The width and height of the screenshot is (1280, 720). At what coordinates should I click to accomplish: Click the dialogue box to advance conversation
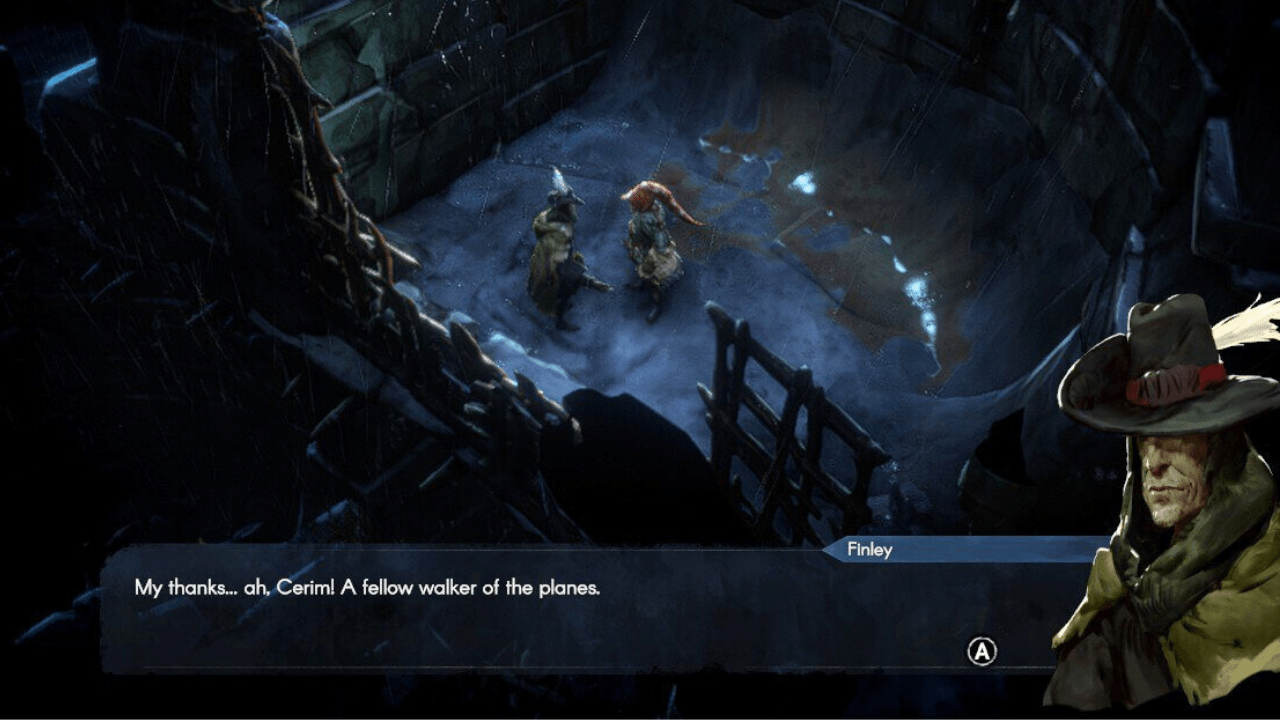click(560, 620)
